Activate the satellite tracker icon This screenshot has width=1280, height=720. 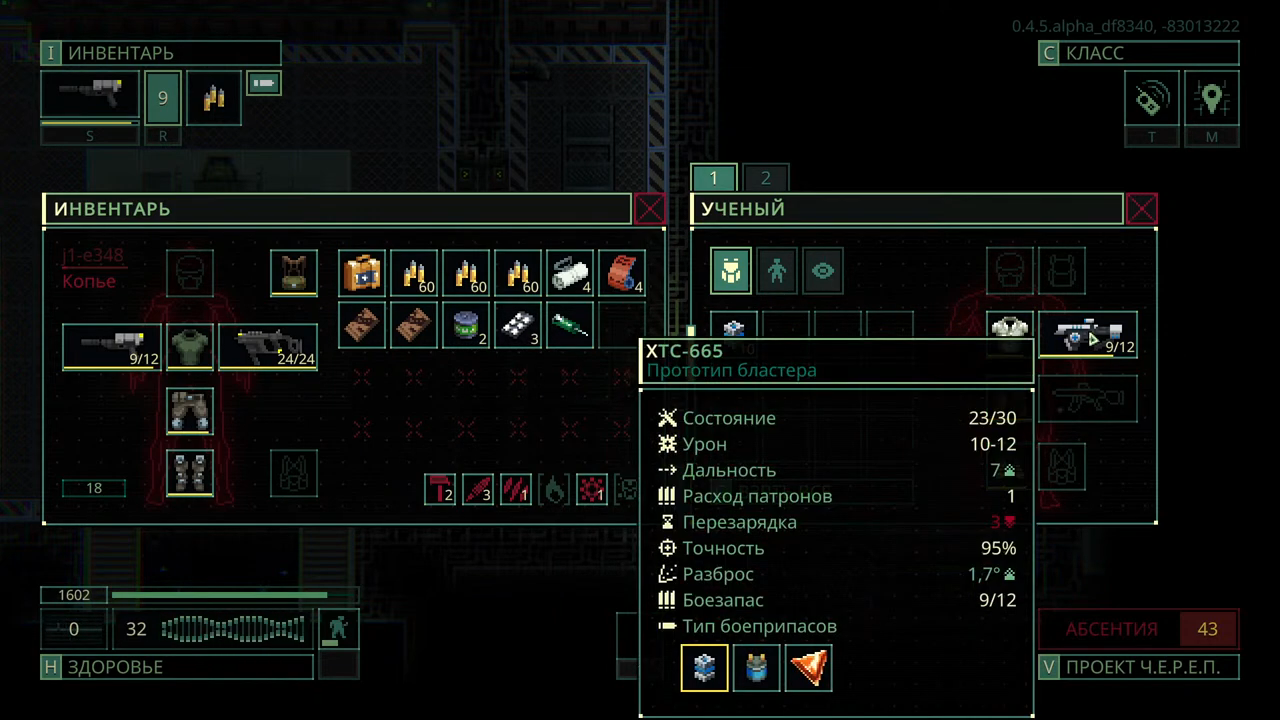point(1152,99)
